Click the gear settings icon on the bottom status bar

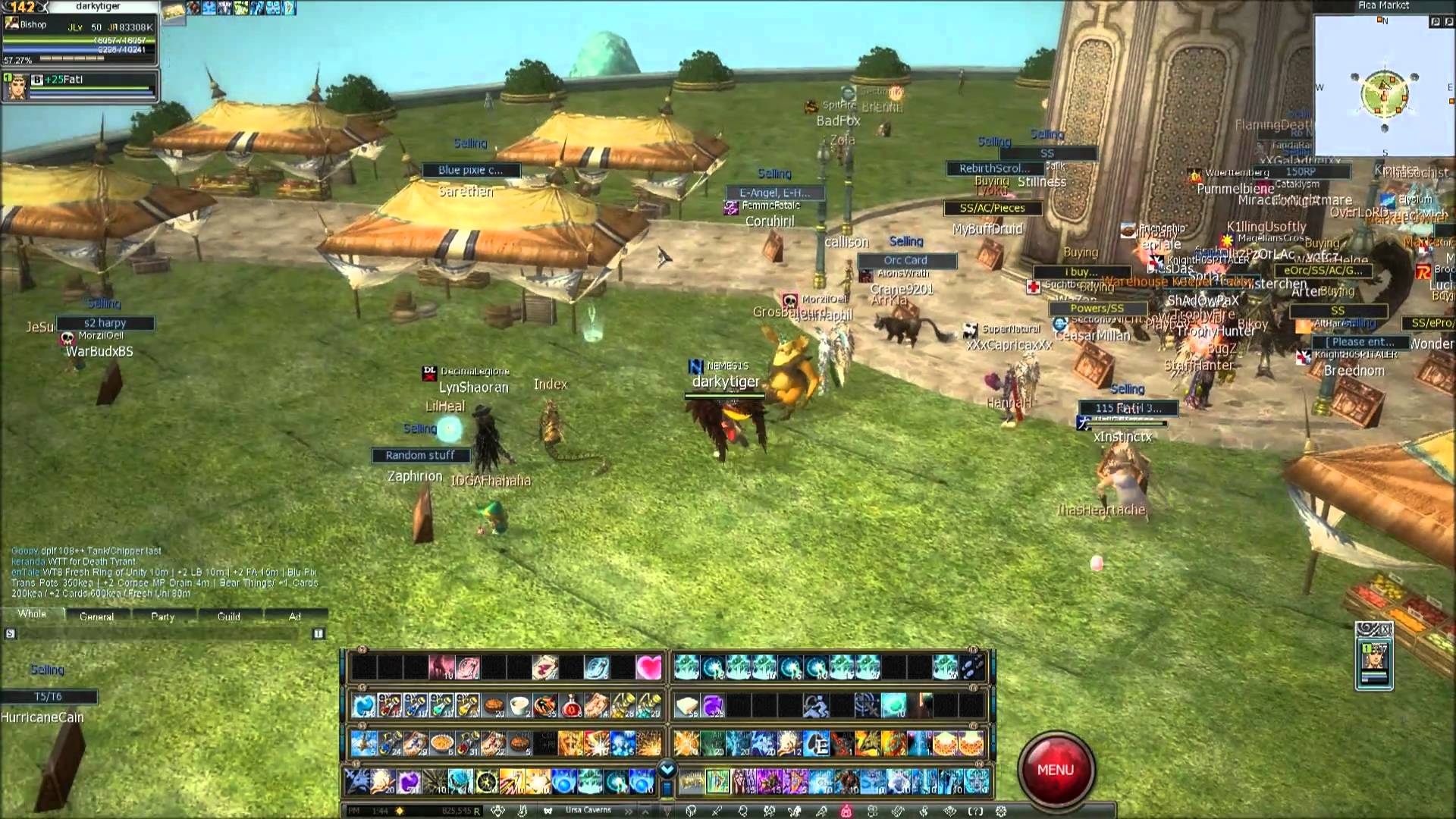click(x=999, y=810)
